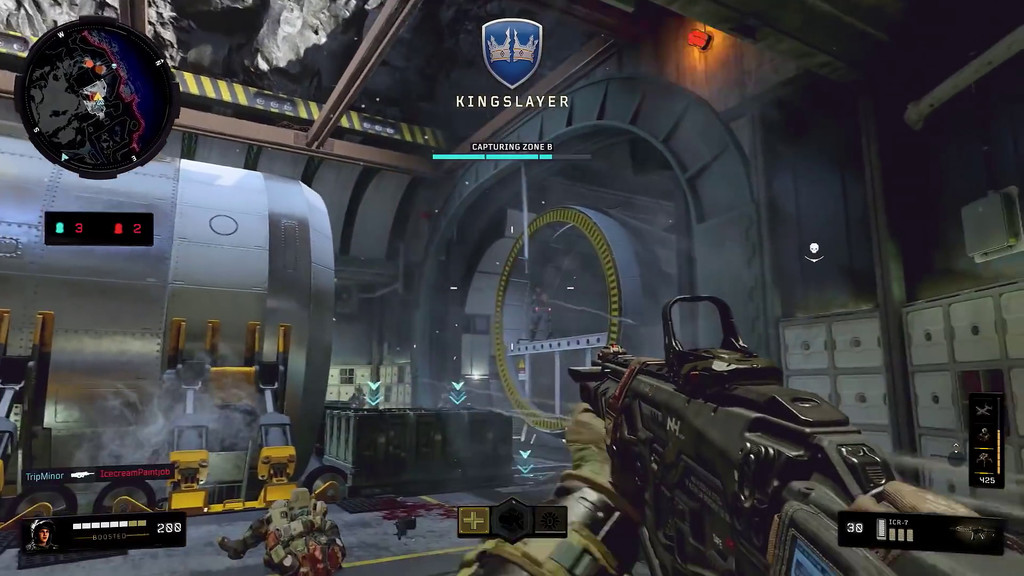Click the skull death marker icon

click(814, 250)
